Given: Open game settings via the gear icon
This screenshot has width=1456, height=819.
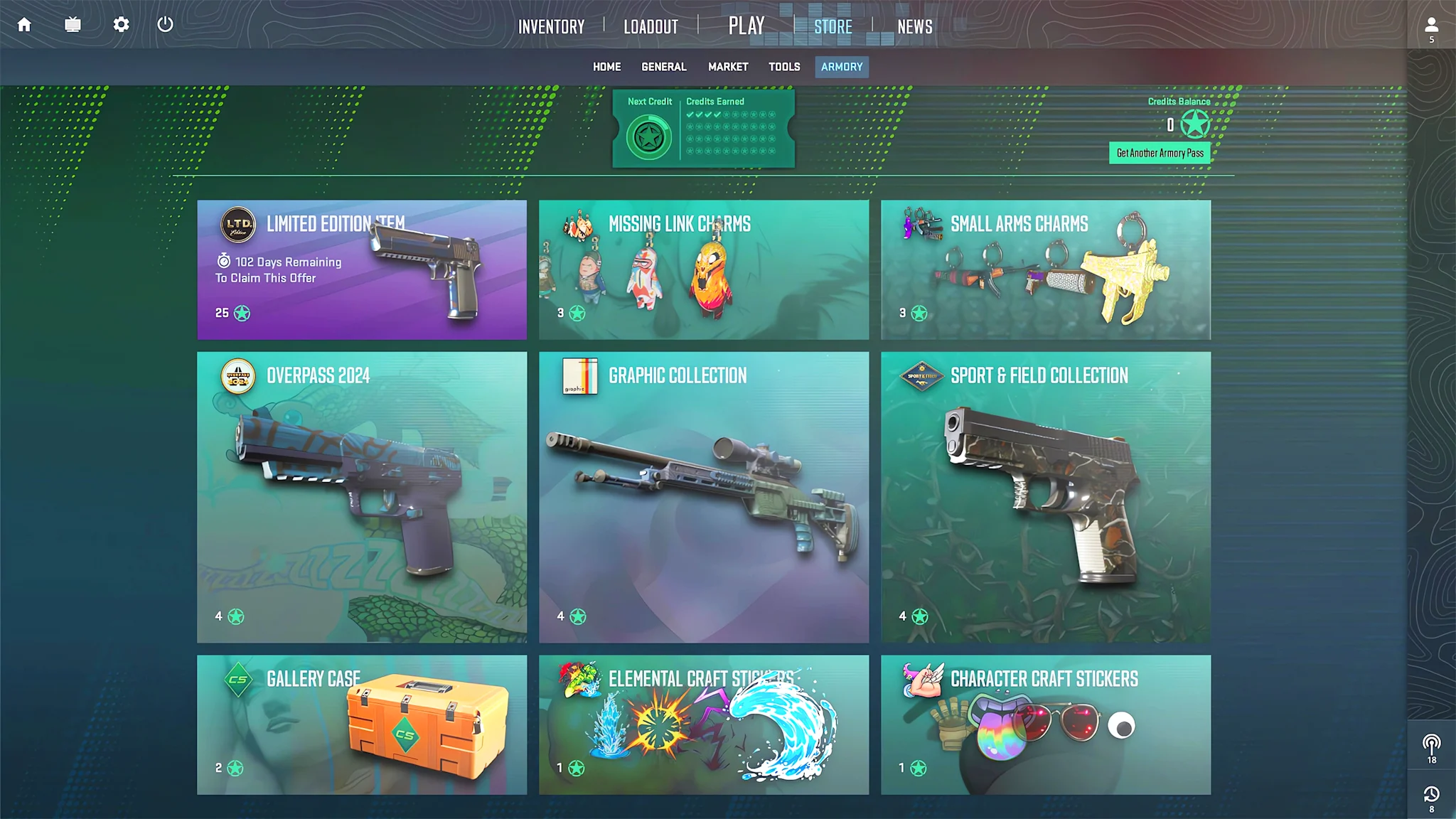Looking at the screenshot, I should pyautogui.click(x=121, y=25).
